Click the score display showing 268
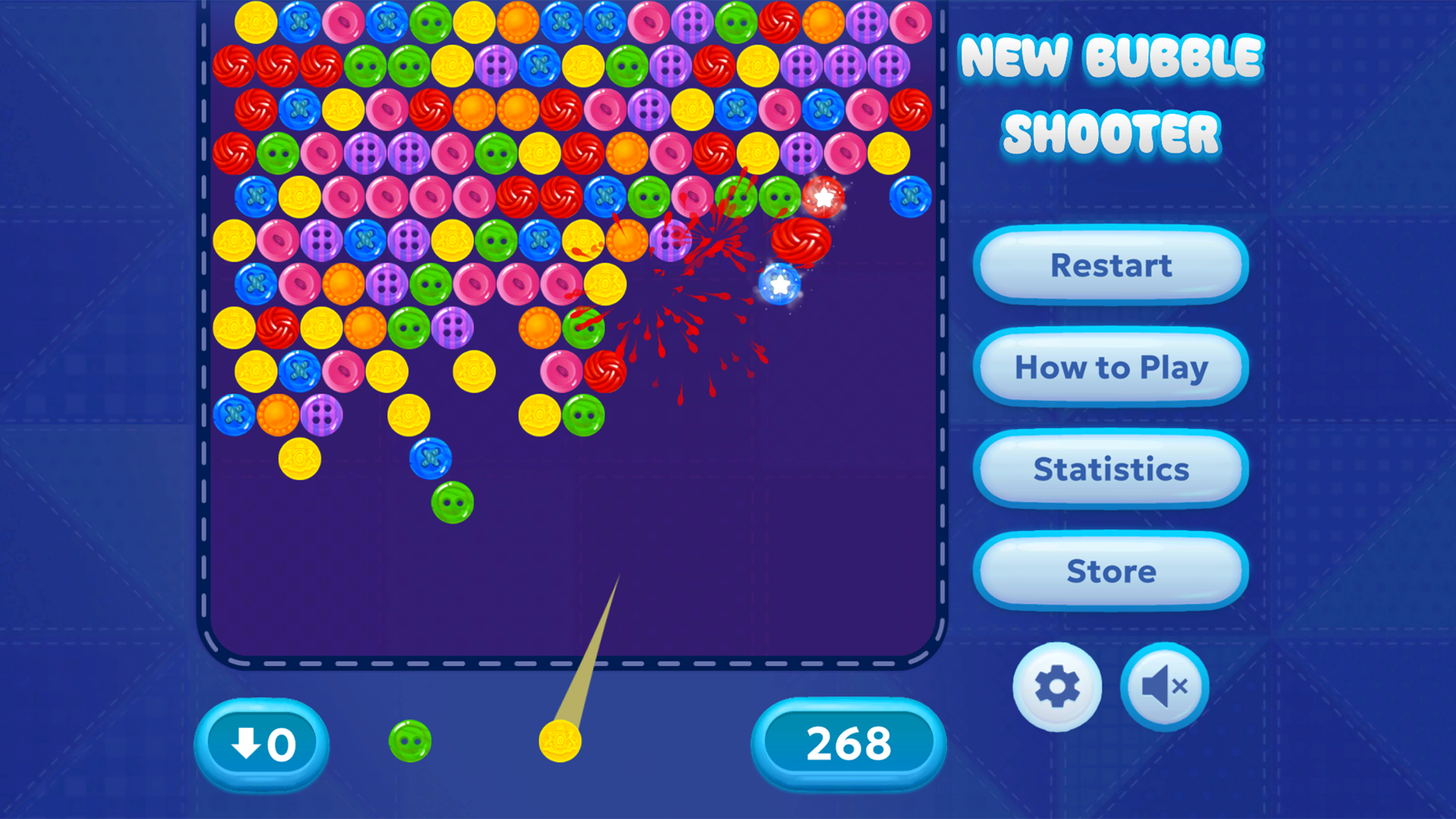This screenshot has height=819, width=1456. point(849,744)
